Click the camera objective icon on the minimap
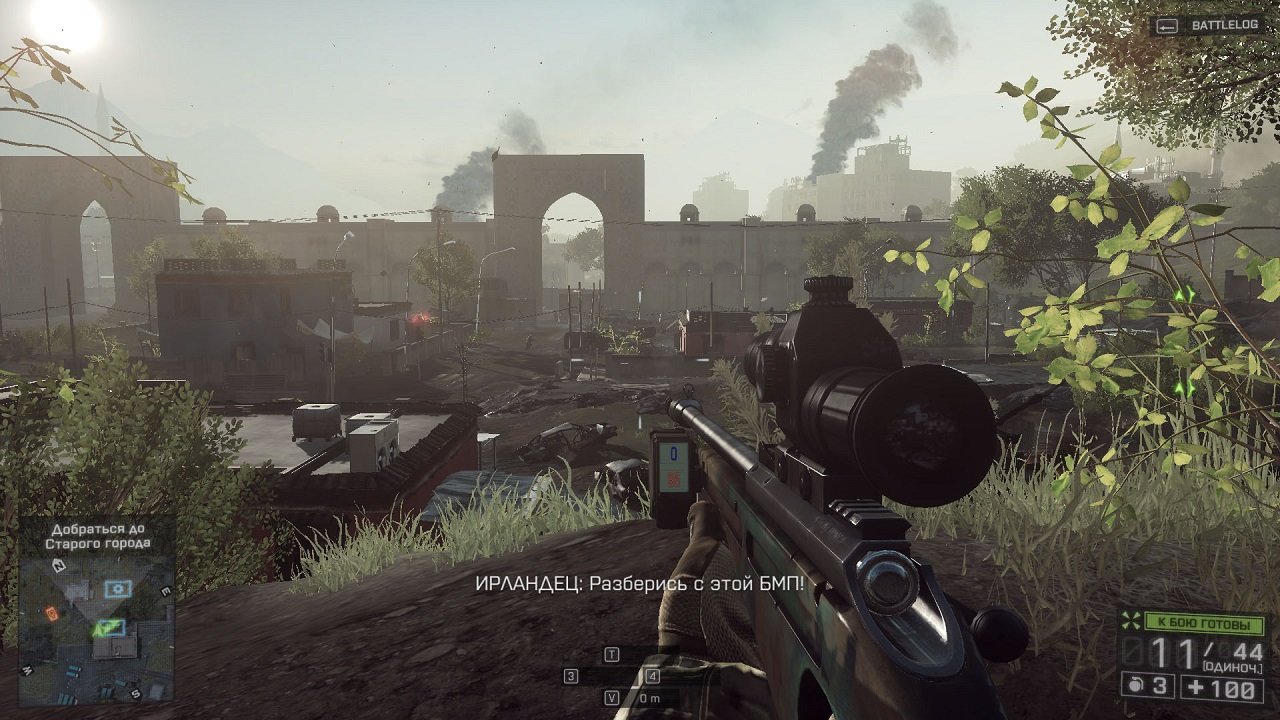Viewport: 1280px width, 720px height. tap(118, 589)
